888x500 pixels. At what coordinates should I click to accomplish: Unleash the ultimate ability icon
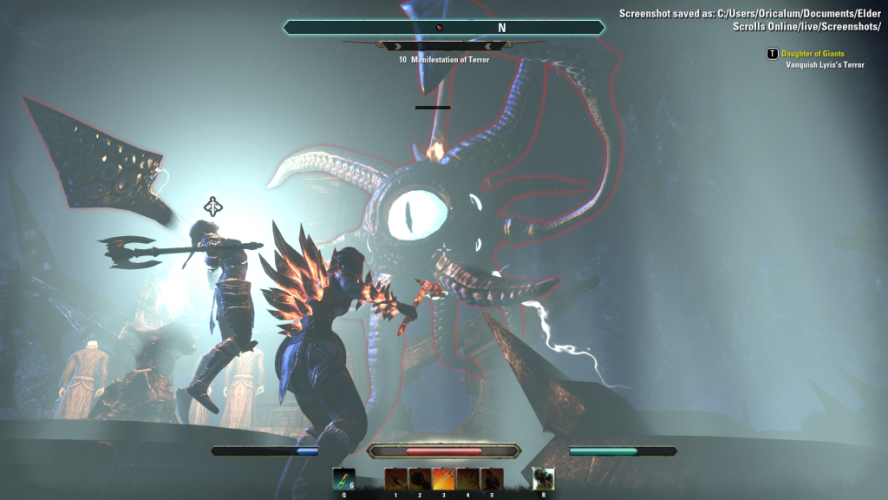pyautogui.click(x=543, y=479)
